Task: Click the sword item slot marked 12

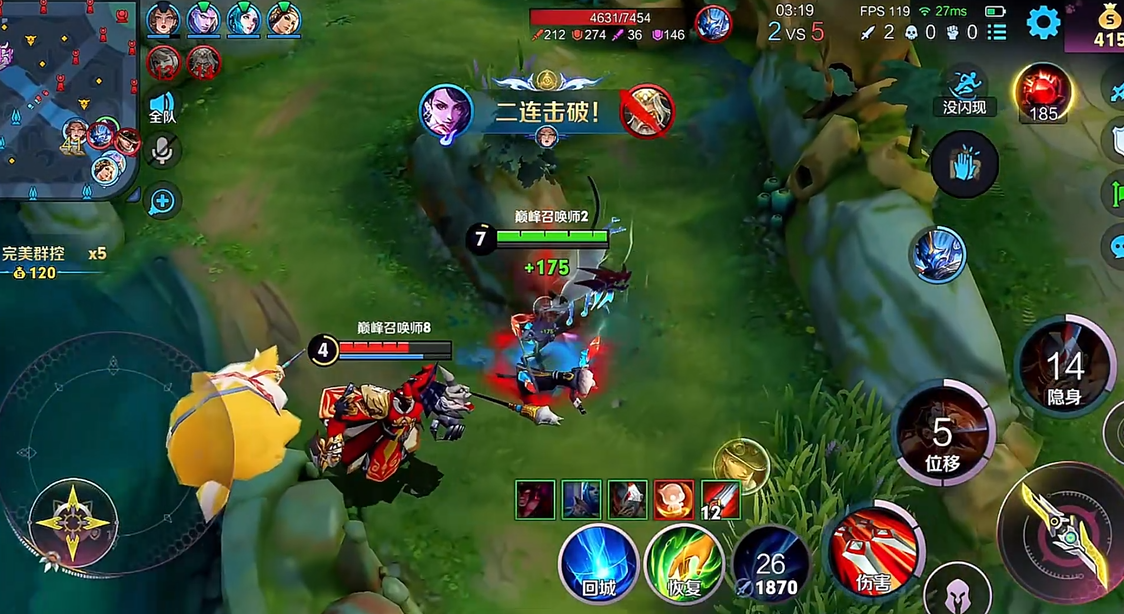Action: coord(720,499)
